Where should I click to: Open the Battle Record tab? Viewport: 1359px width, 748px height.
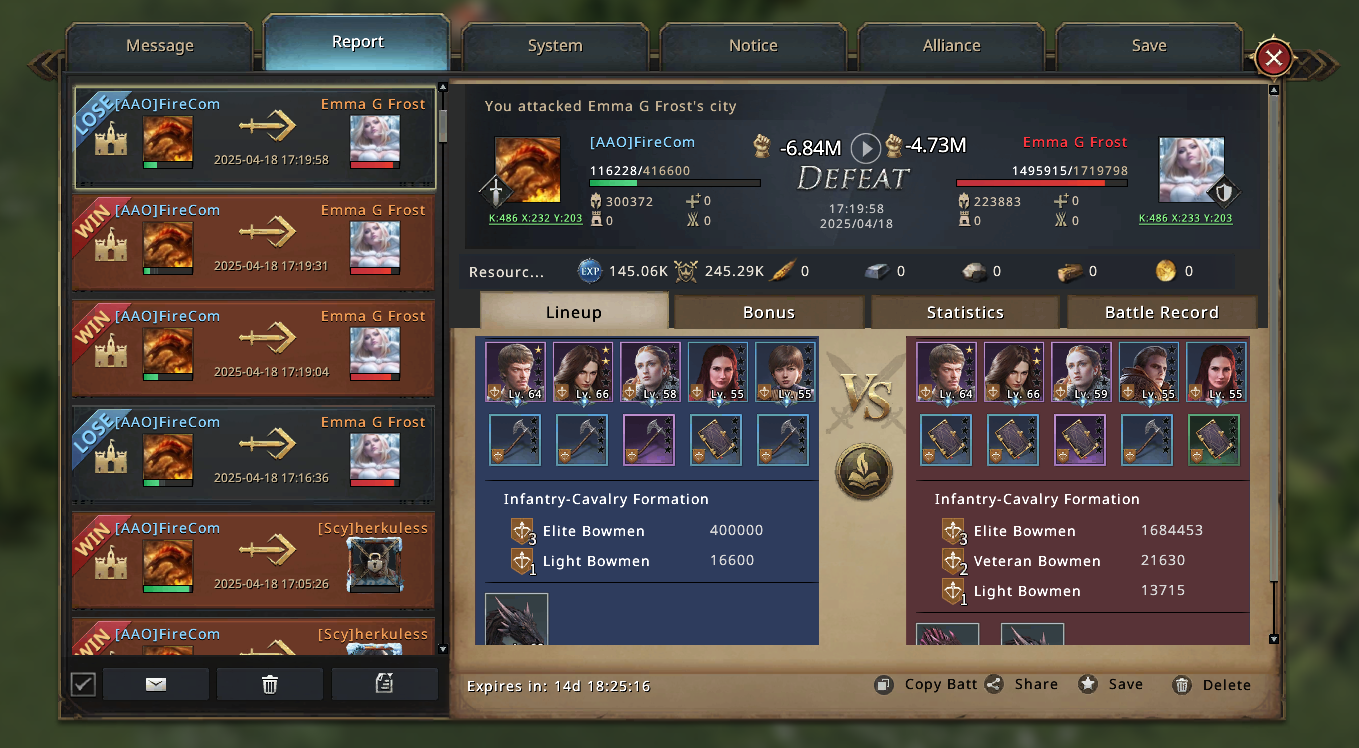(x=1161, y=312)
